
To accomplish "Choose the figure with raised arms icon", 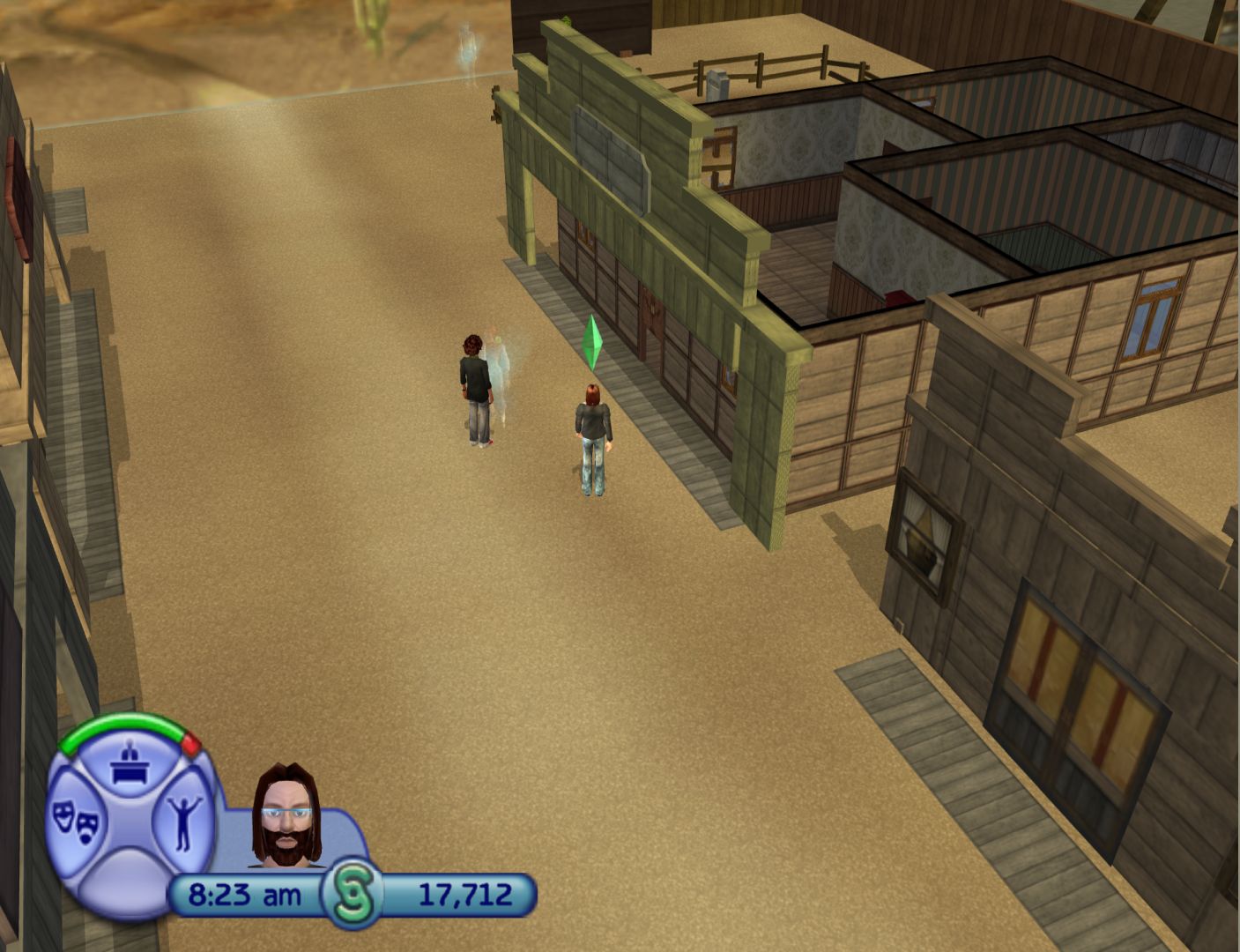I will 185,822.
